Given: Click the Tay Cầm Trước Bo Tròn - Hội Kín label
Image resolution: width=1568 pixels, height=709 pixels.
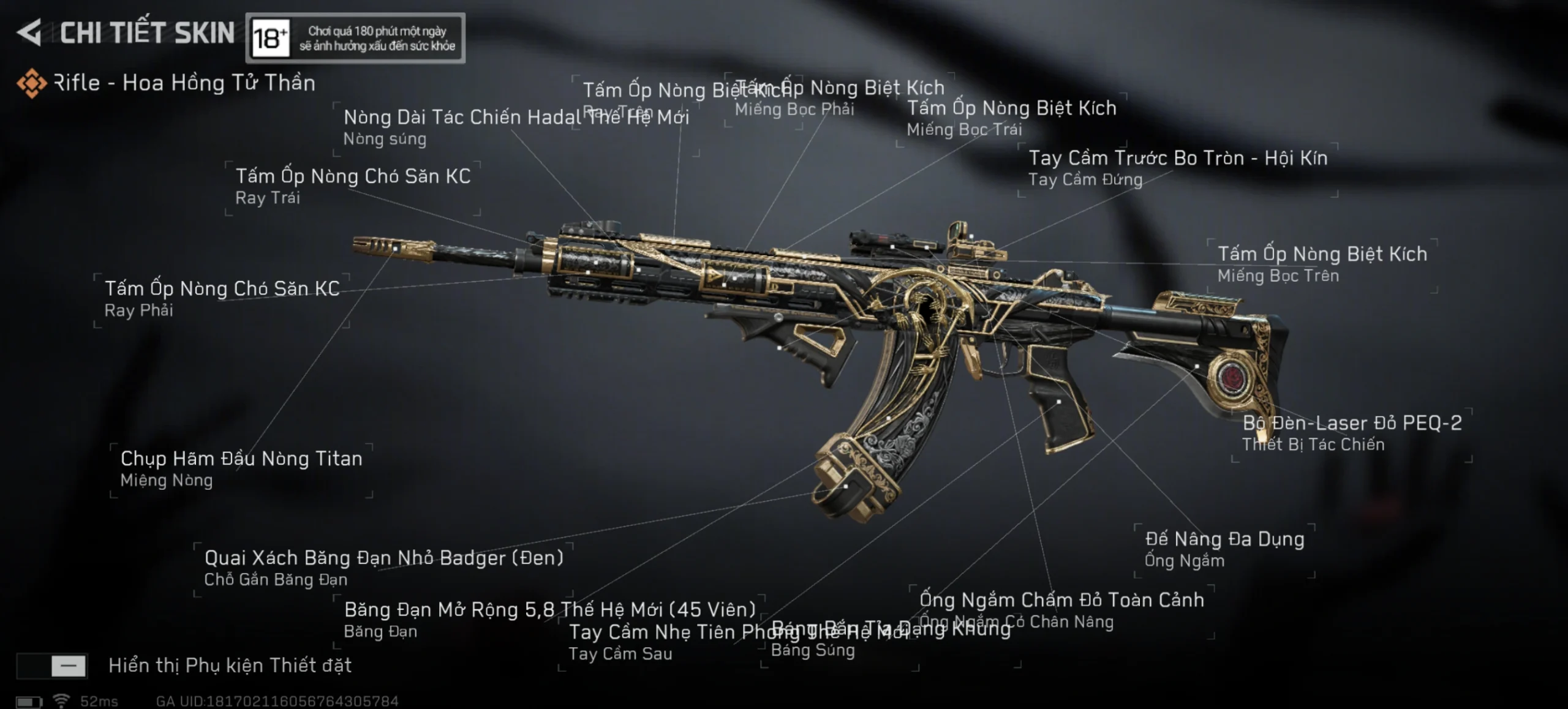Looking at the screenshot, I should click(1177, 167).
